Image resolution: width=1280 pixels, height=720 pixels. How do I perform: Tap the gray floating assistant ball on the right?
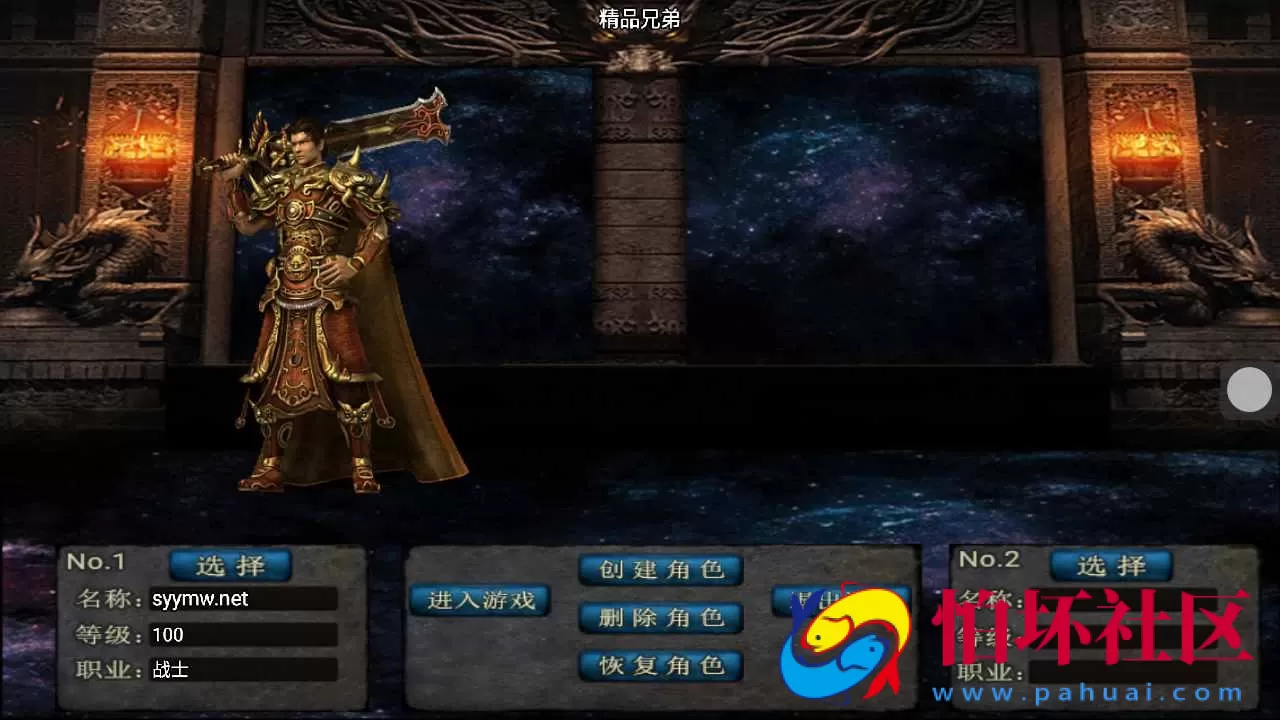tap(1249, 389)
